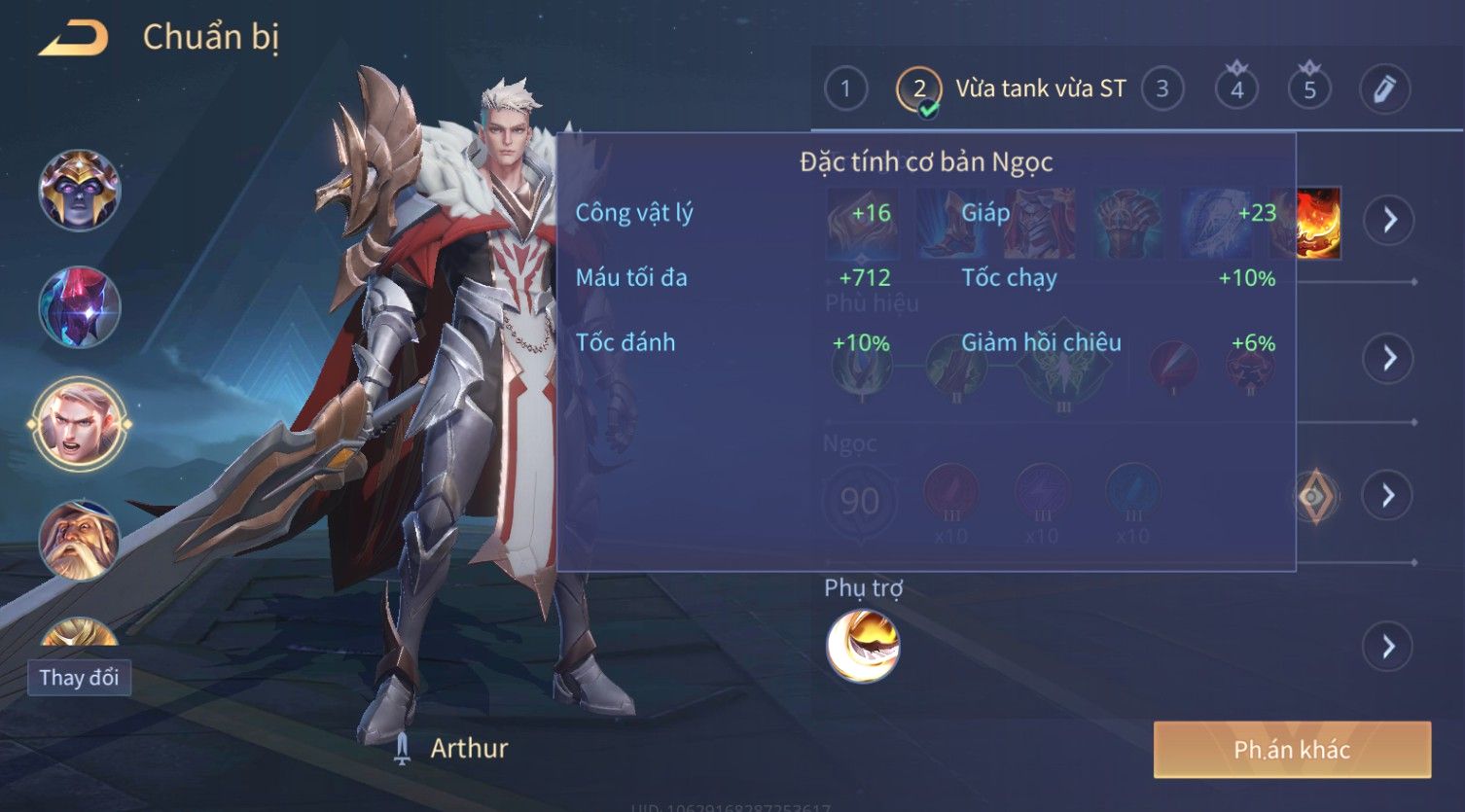Edit the loadout with pencil icon

(x=1384, y=89)
